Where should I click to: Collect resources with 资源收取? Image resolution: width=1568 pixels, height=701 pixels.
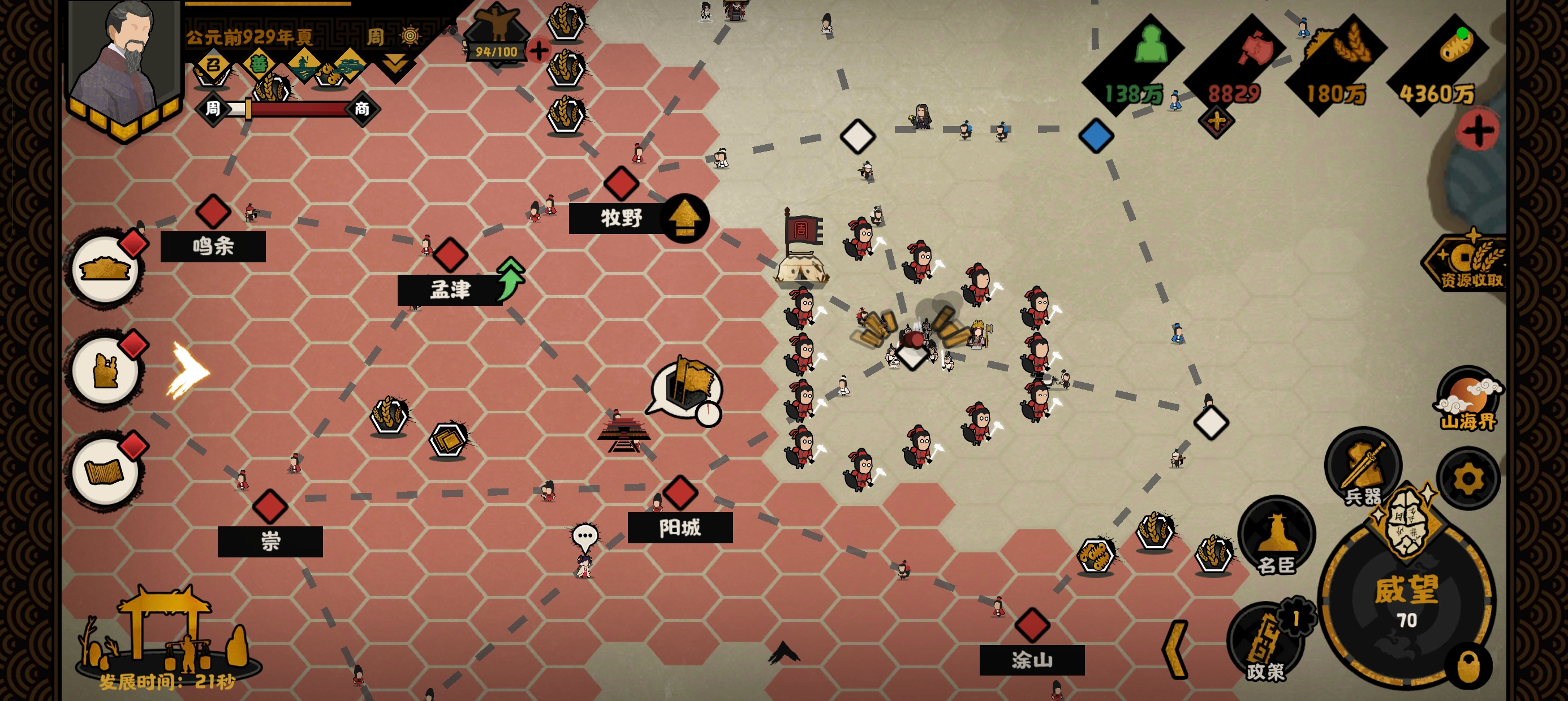click(x=1470, y=265)
